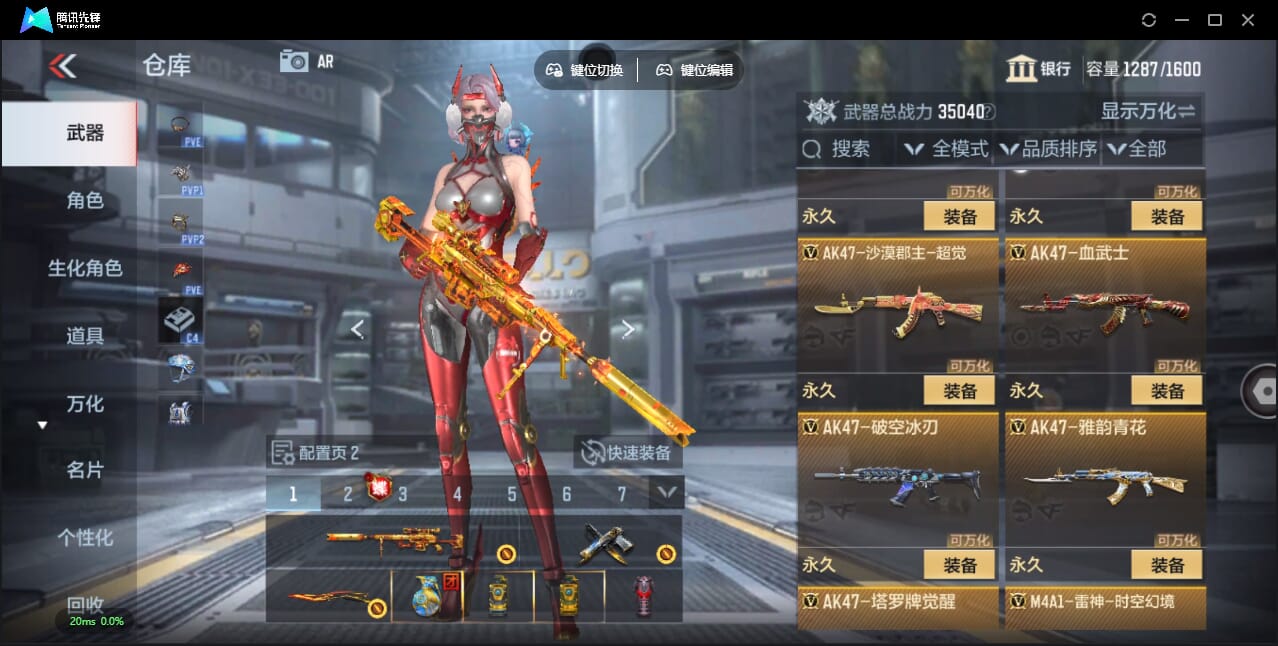The width and height of the screenshot is (1278, 646).
Task: Select the 名片 name card tab
Action: (x=85, y=470)
